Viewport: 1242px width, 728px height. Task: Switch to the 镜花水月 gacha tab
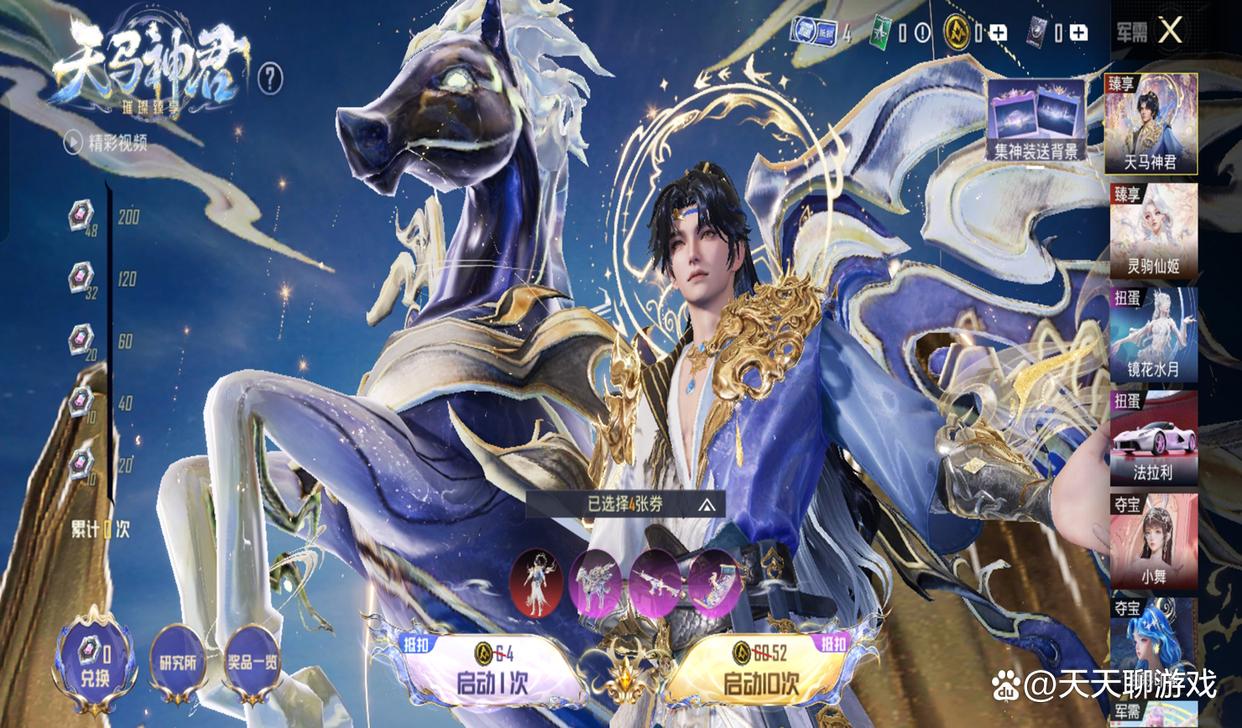coord(1153,336)
